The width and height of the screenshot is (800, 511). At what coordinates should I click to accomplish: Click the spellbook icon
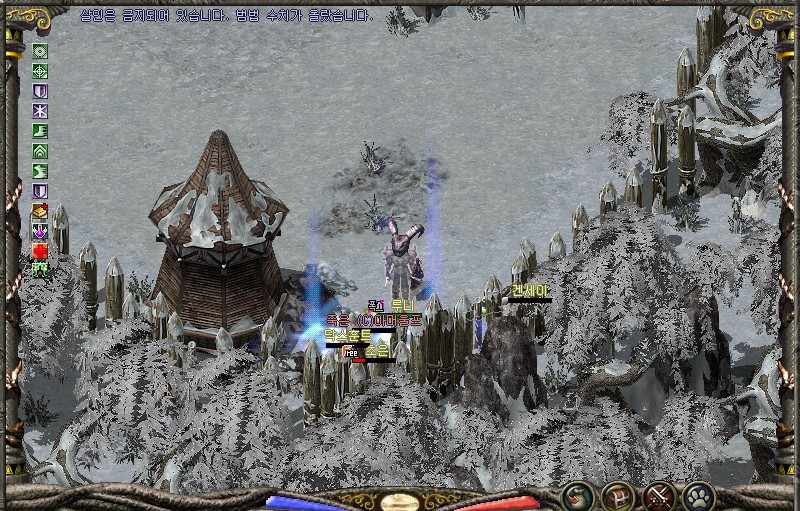[x=40, y=211]
